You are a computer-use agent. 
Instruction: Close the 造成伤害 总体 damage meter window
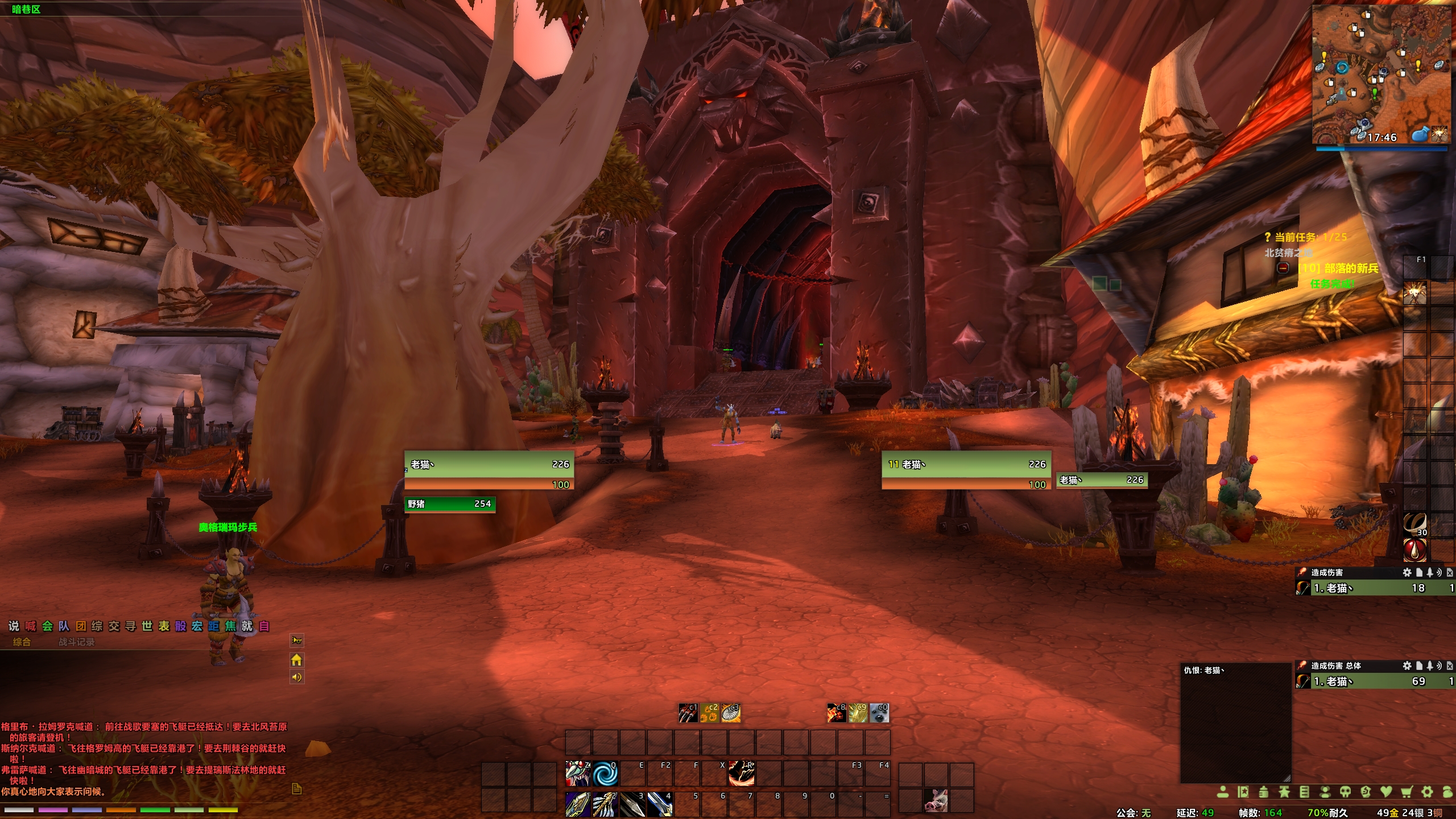click(1450, 665)
